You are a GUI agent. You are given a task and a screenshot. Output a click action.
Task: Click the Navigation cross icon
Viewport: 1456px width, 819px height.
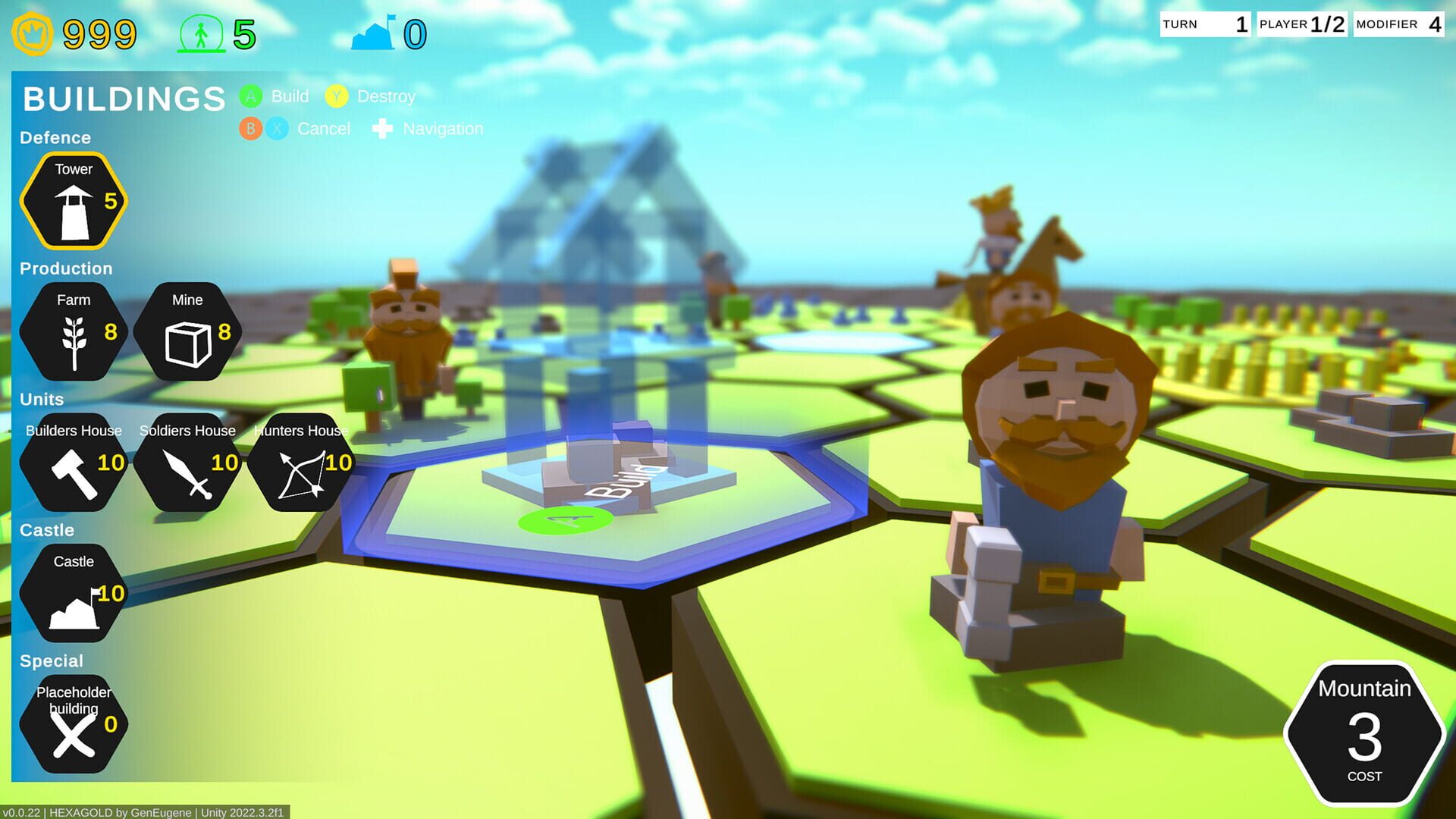point(382,128)
